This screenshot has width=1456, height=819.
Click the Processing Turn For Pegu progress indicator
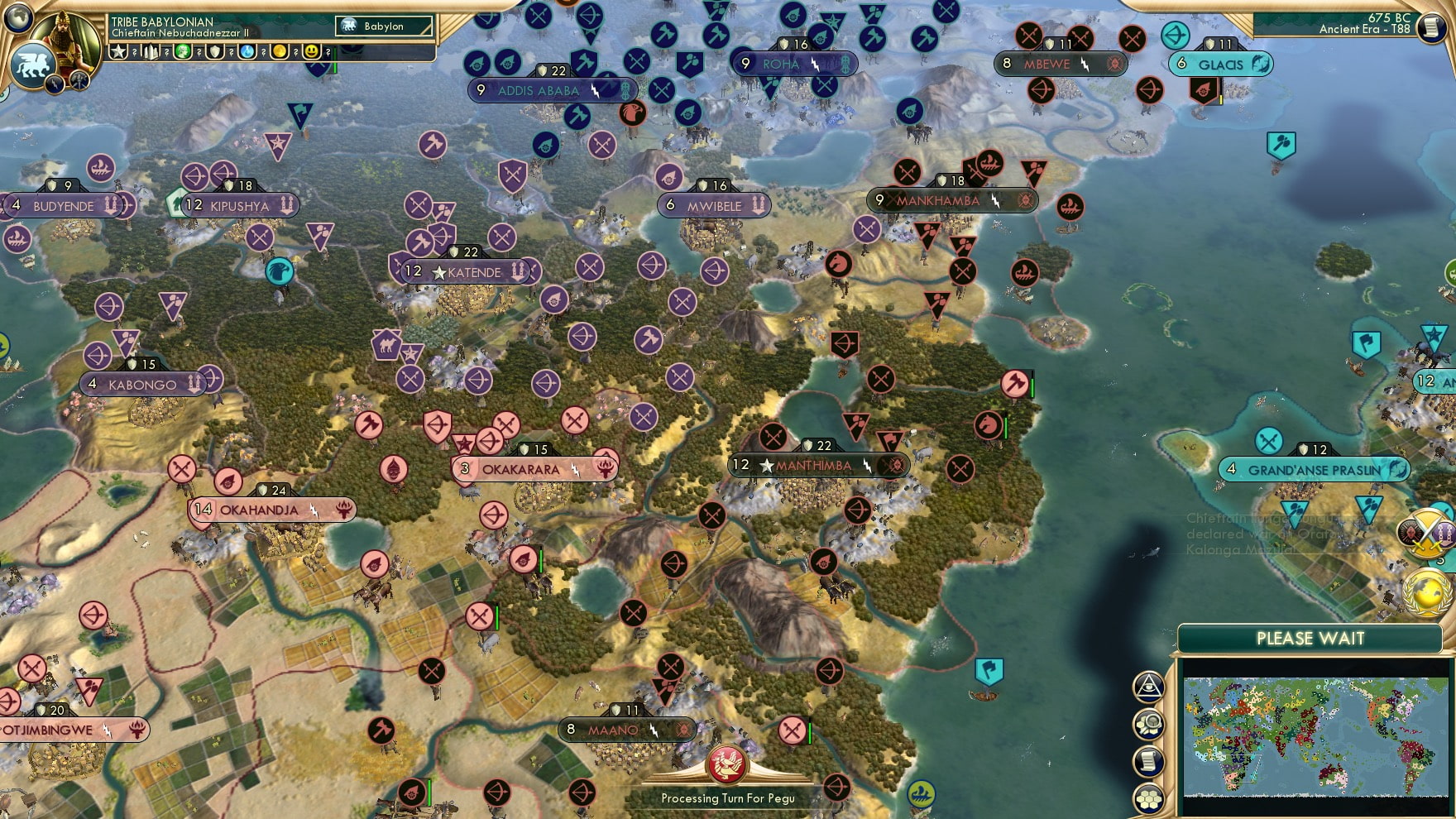(x=726, y=798)
